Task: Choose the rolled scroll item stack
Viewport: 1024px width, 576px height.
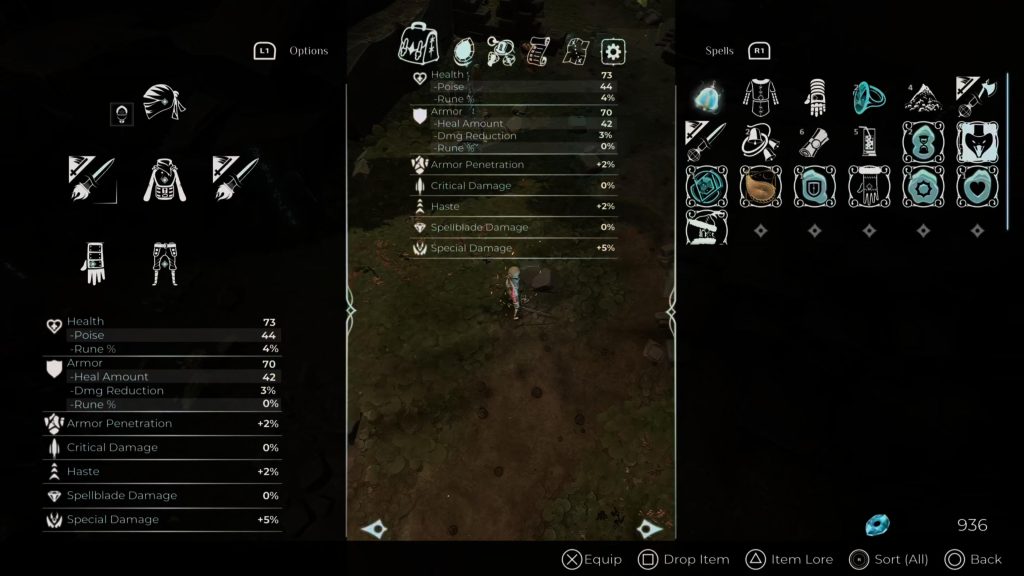Action: 813,142
